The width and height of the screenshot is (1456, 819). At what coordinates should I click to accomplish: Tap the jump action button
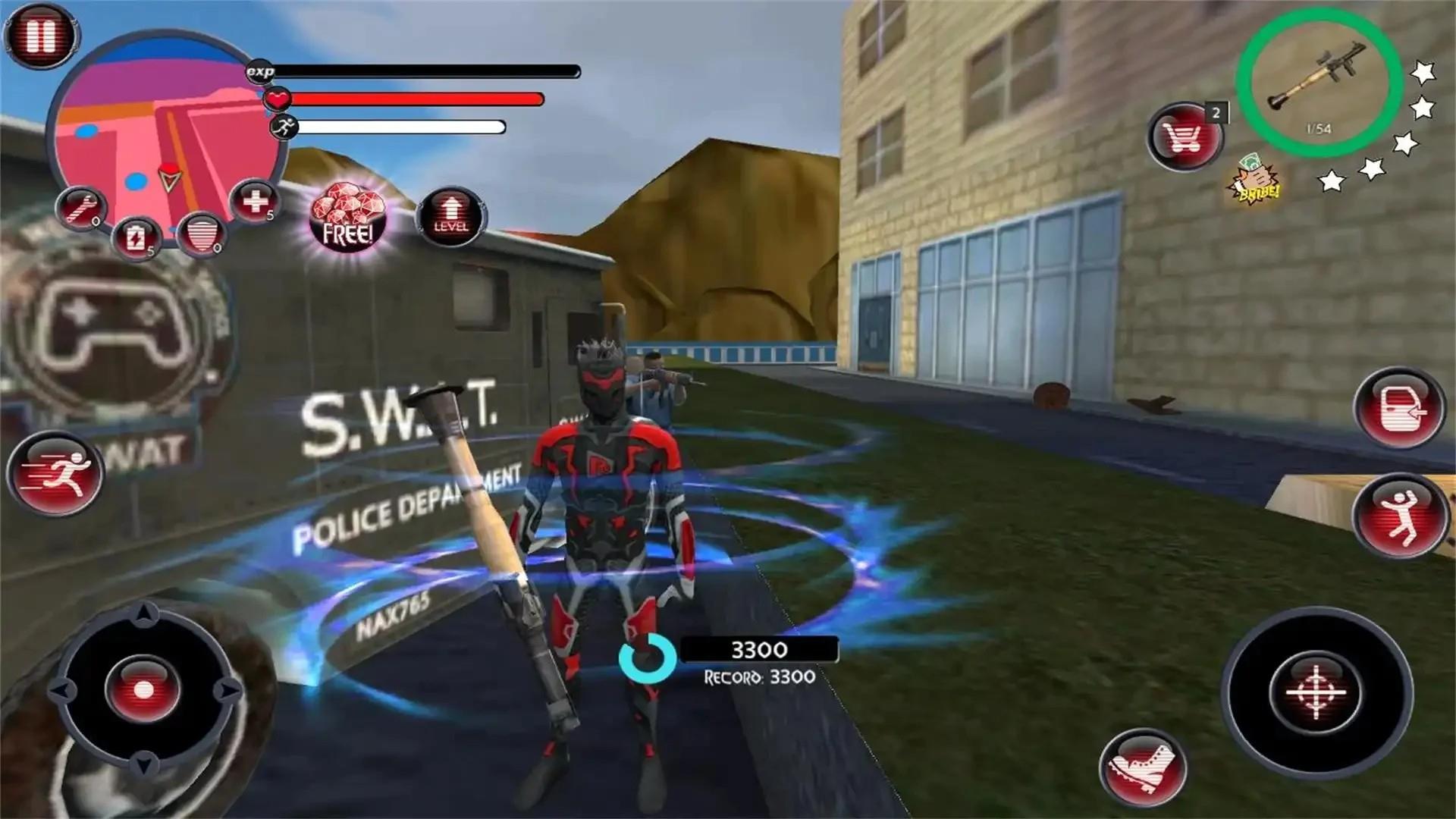click(x=1399, y=518)
